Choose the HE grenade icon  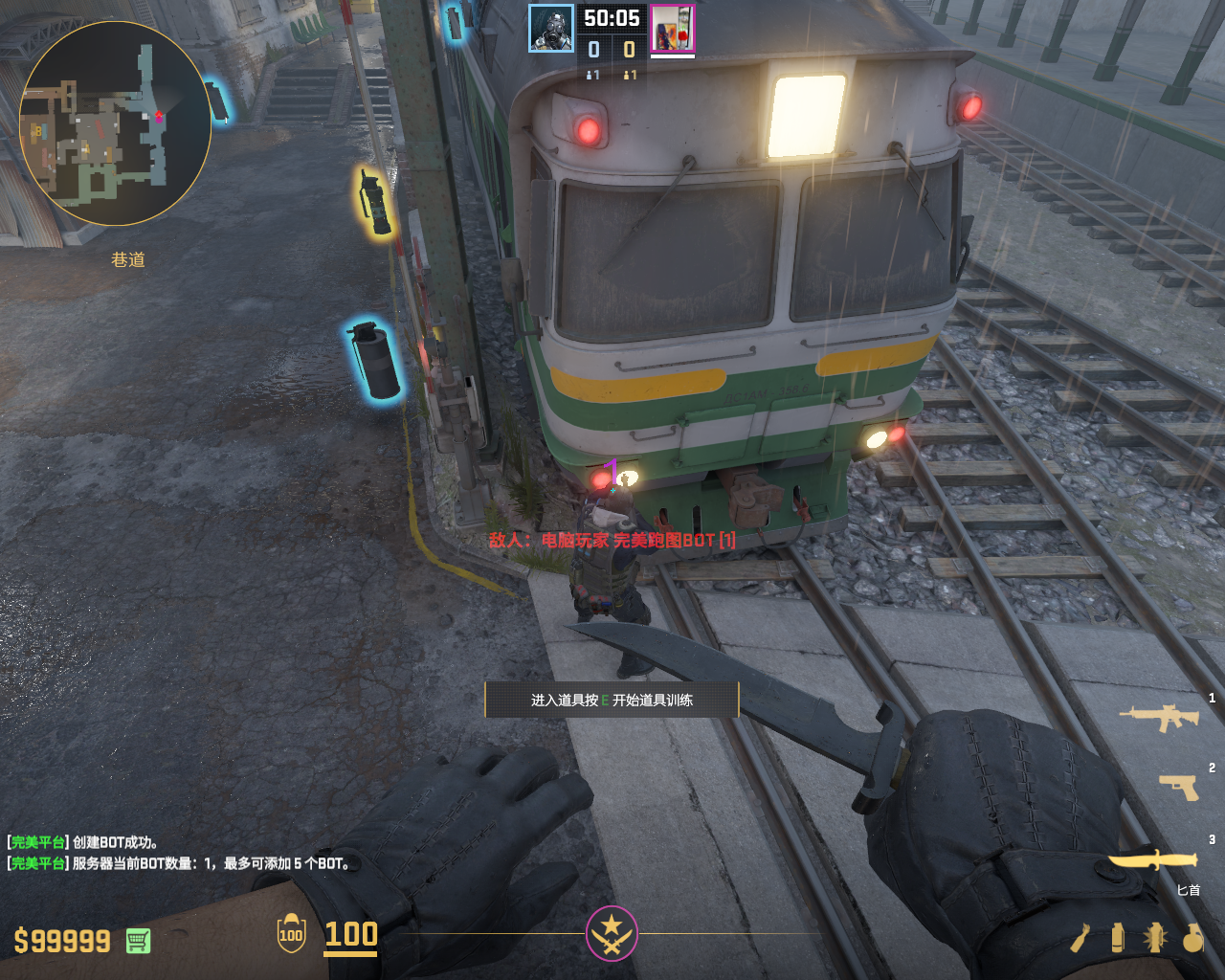pos(1192,938)
